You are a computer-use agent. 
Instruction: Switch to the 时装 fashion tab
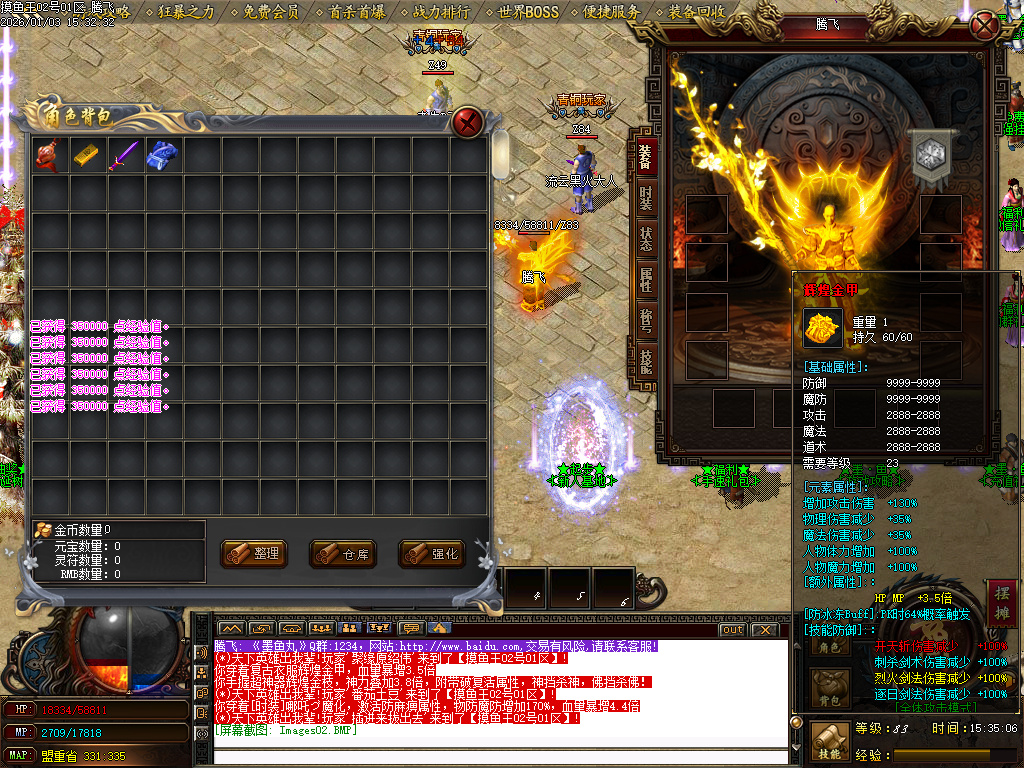point(645,198)
